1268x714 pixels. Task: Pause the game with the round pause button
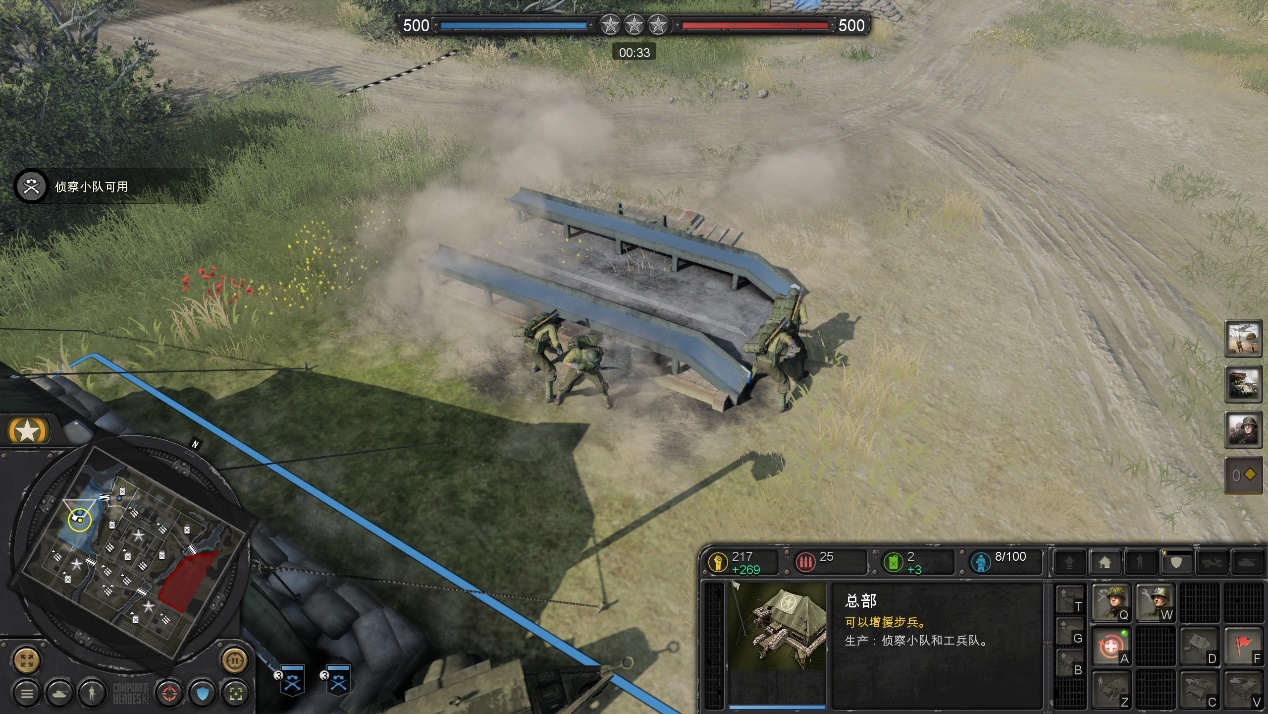235,660
